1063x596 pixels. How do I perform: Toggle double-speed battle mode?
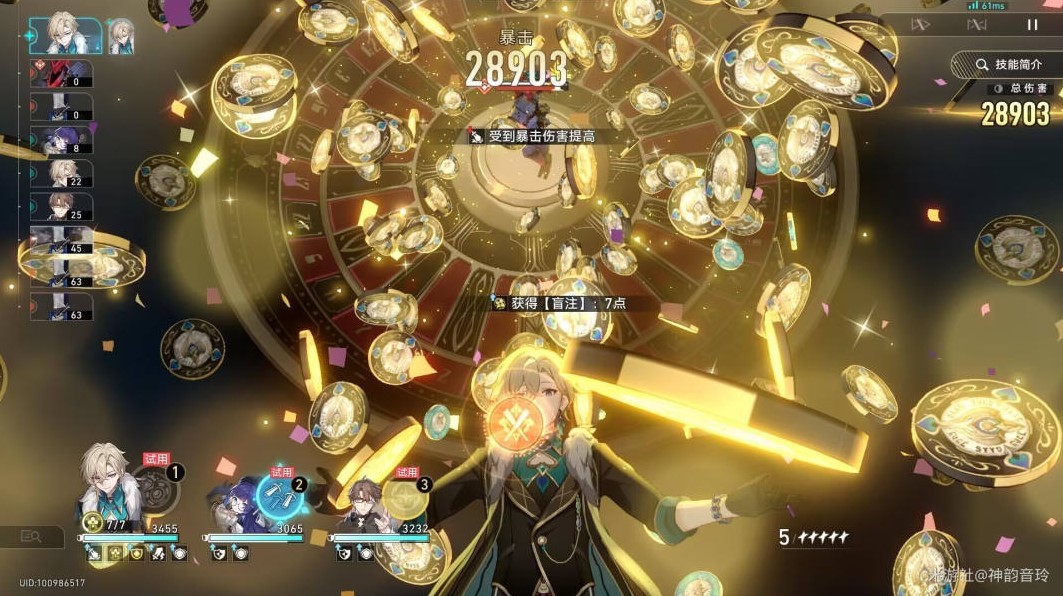click(x=921, y=24)
